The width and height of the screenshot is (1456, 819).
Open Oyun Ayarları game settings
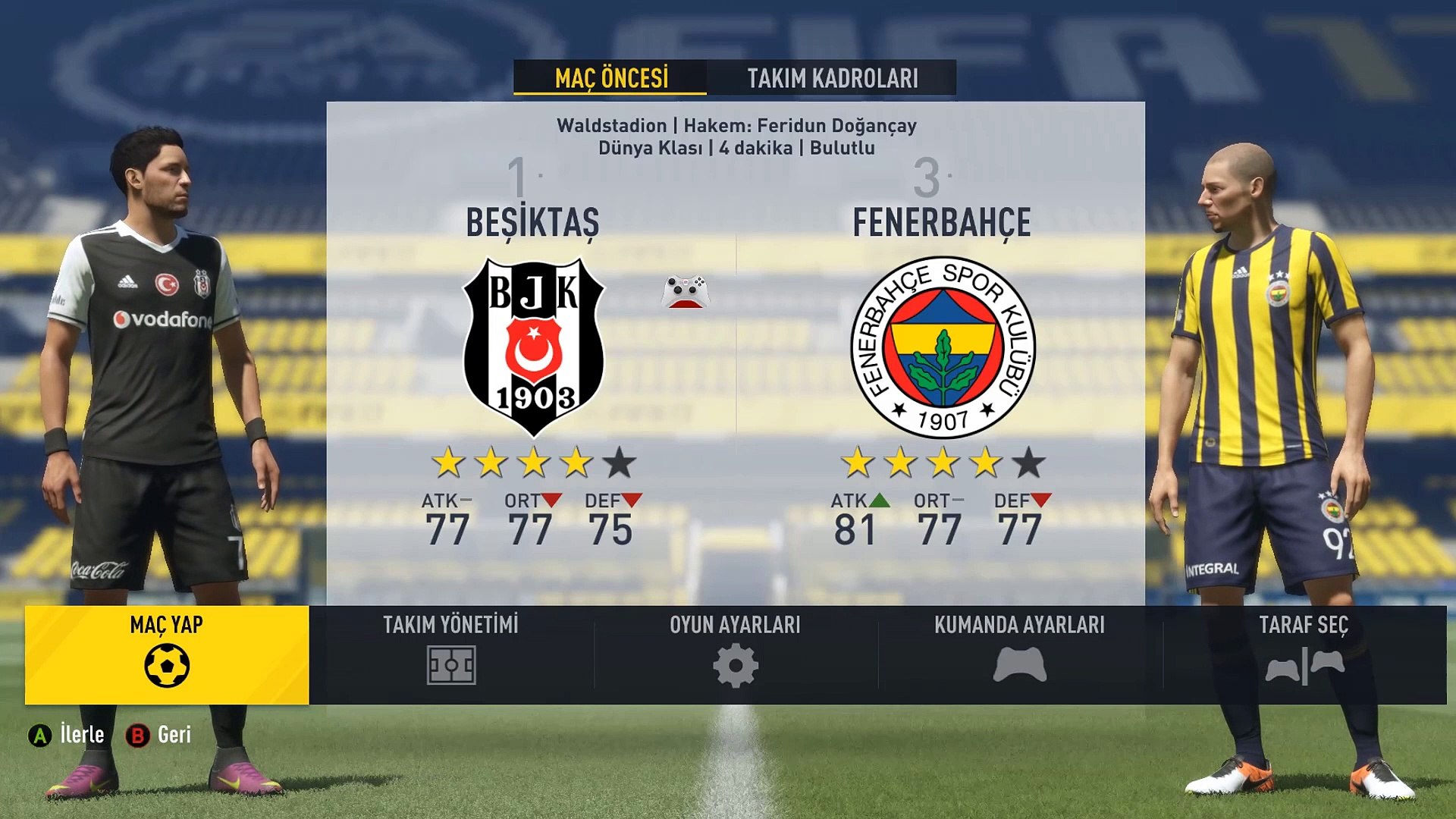tap(735, 654)
